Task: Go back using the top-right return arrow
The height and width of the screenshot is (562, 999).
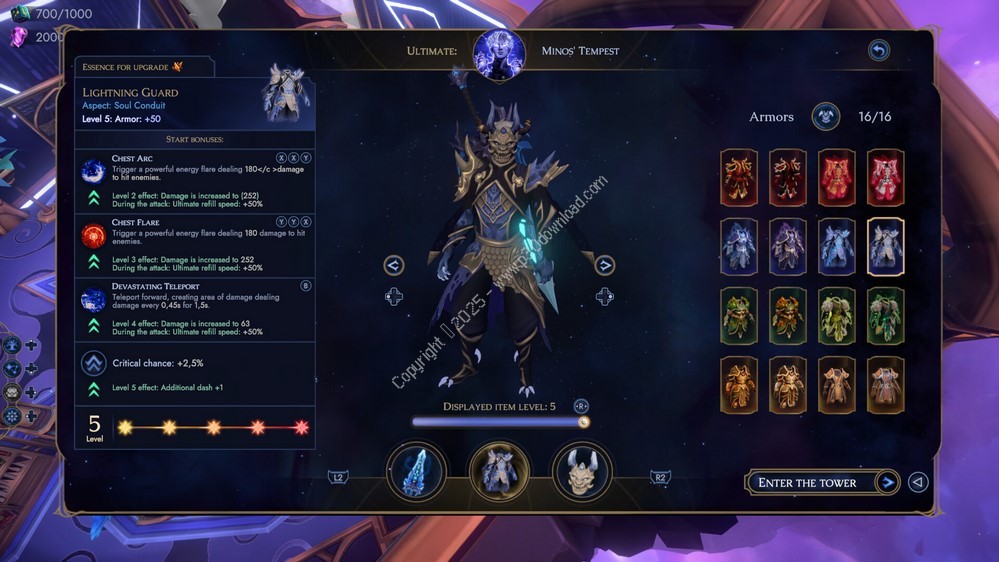Action: [878, 50]
